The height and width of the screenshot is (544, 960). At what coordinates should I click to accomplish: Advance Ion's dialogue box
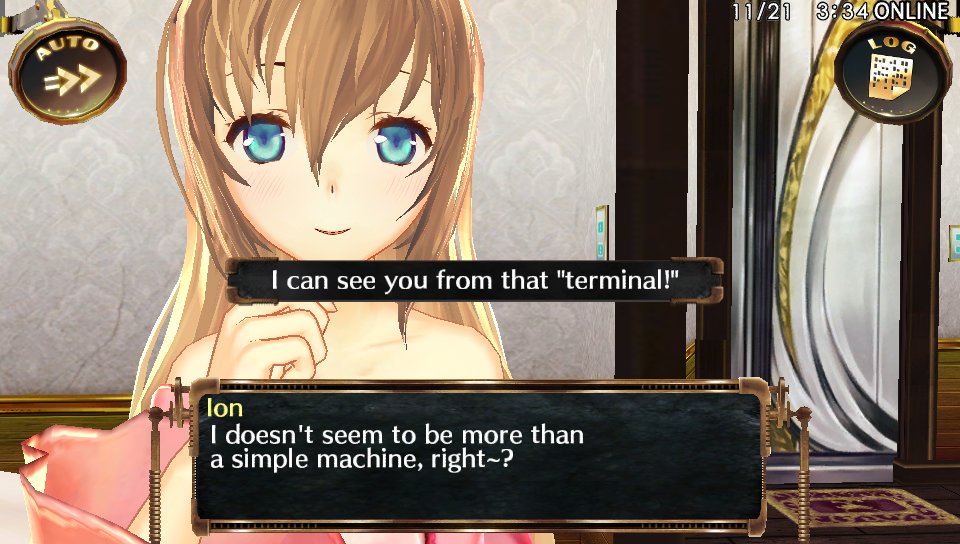click(x=478, y=456)
